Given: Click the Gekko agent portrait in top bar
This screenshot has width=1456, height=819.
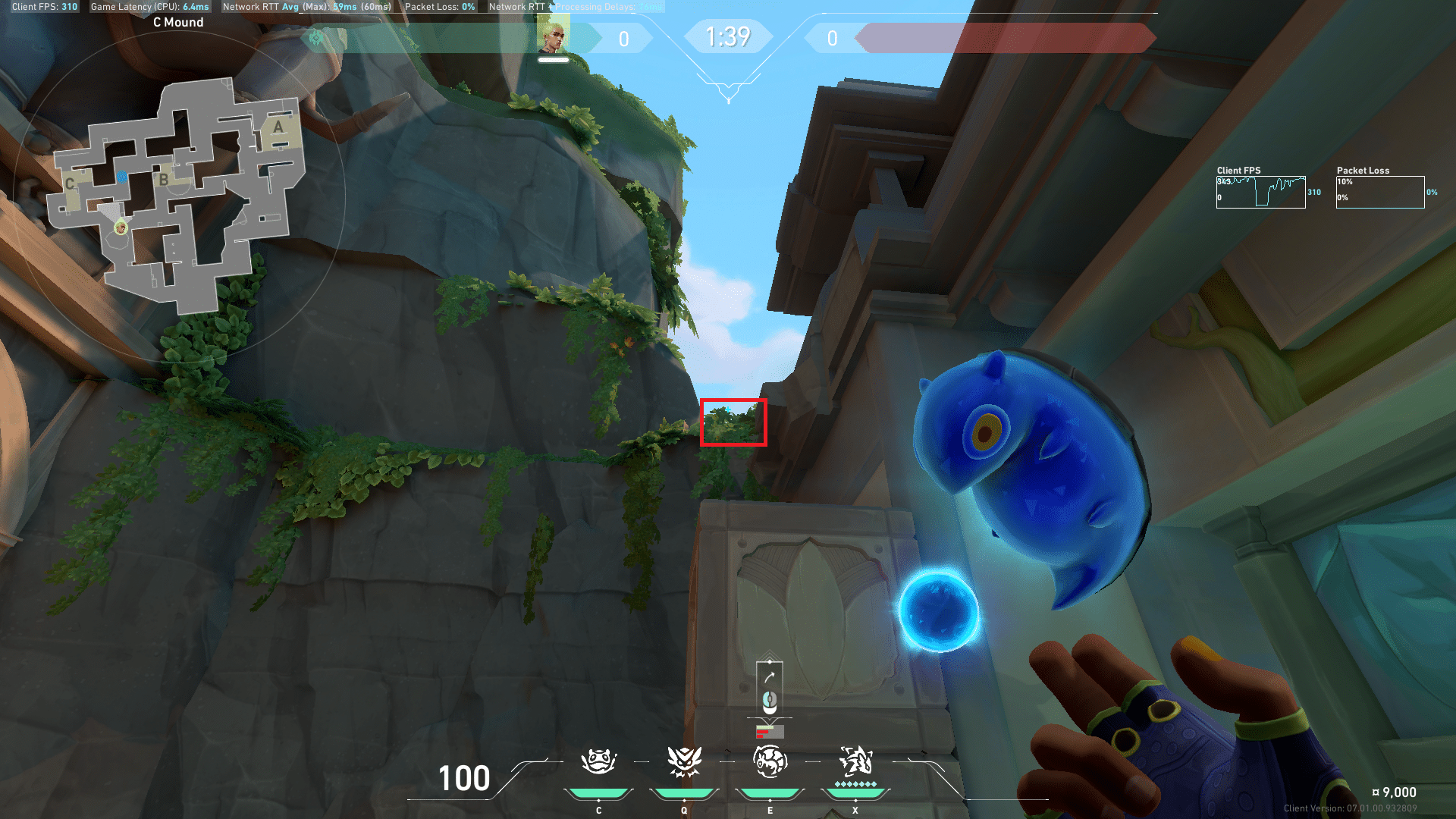Looking at the screenshot, I should coord(554,36).
